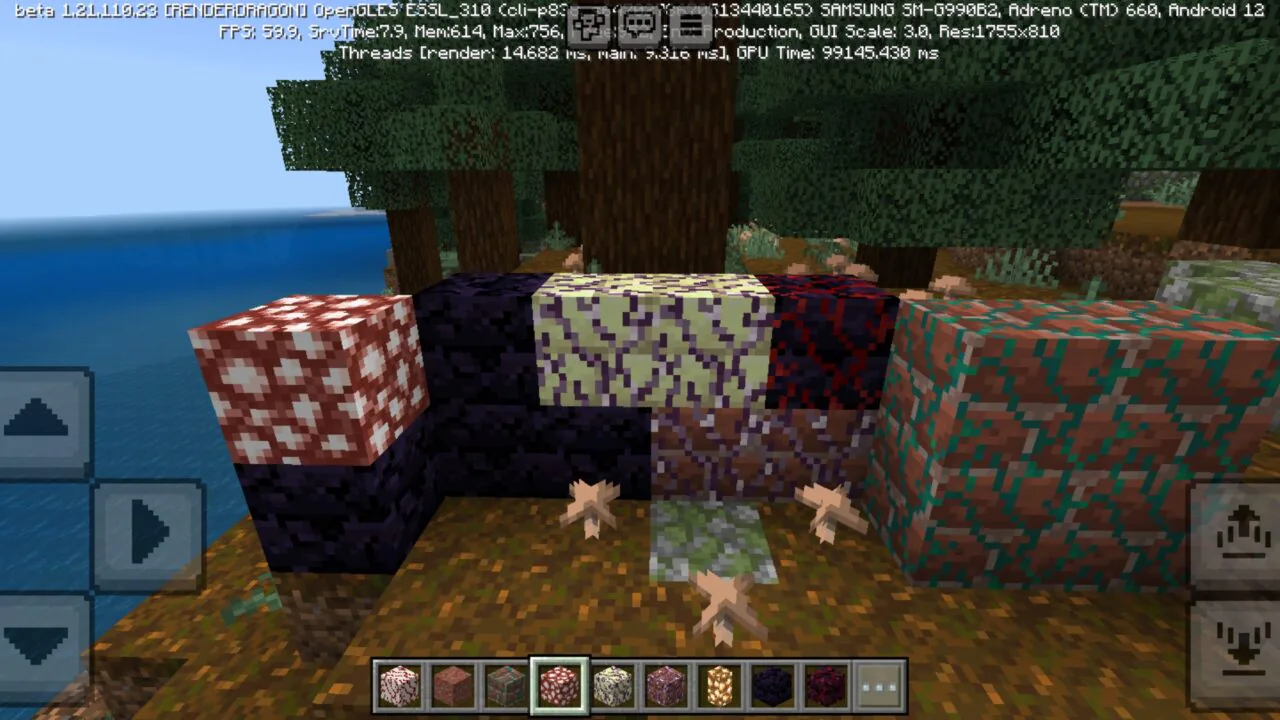Tap the ascend icon on the right side
The width and height of the screenshot is (1280, 720).
tap(1243, 531)
